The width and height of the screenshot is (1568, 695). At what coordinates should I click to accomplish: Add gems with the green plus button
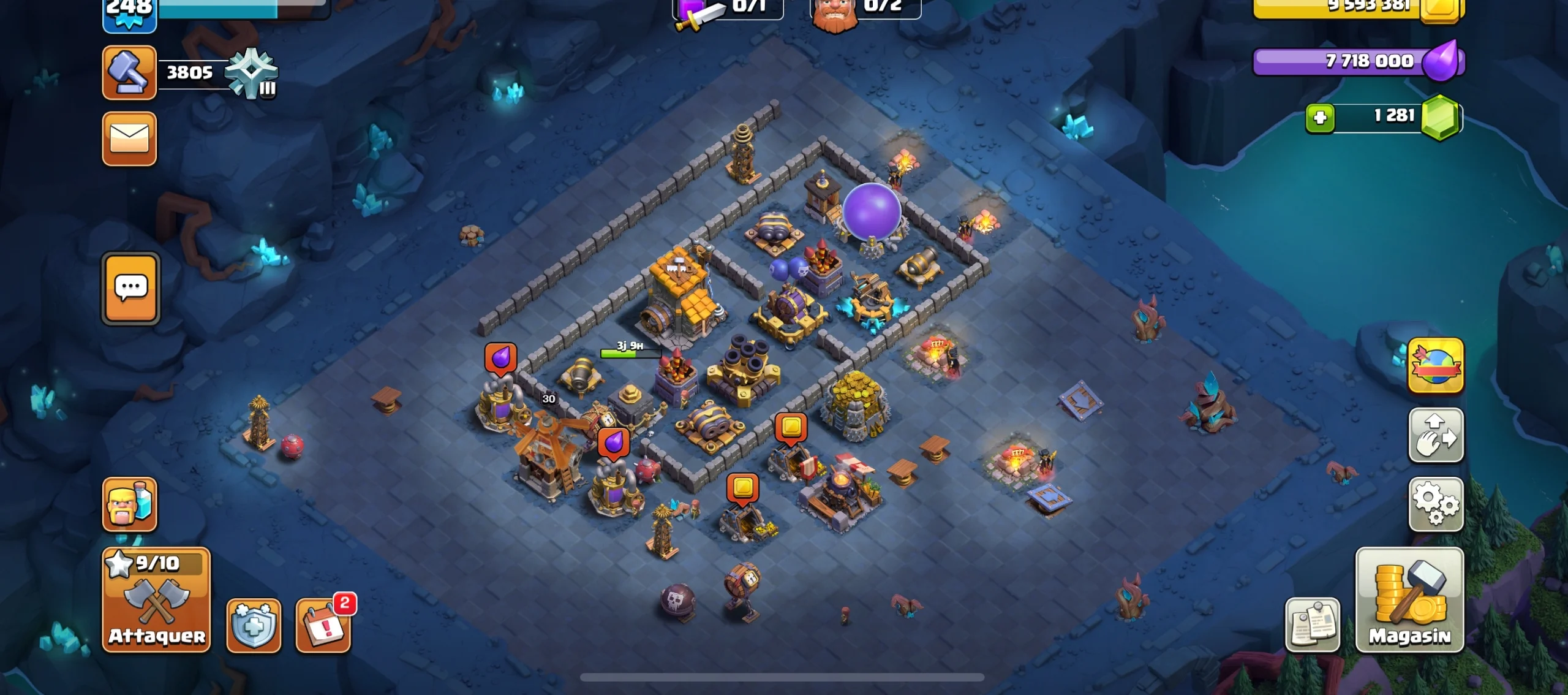(1320, 118)
